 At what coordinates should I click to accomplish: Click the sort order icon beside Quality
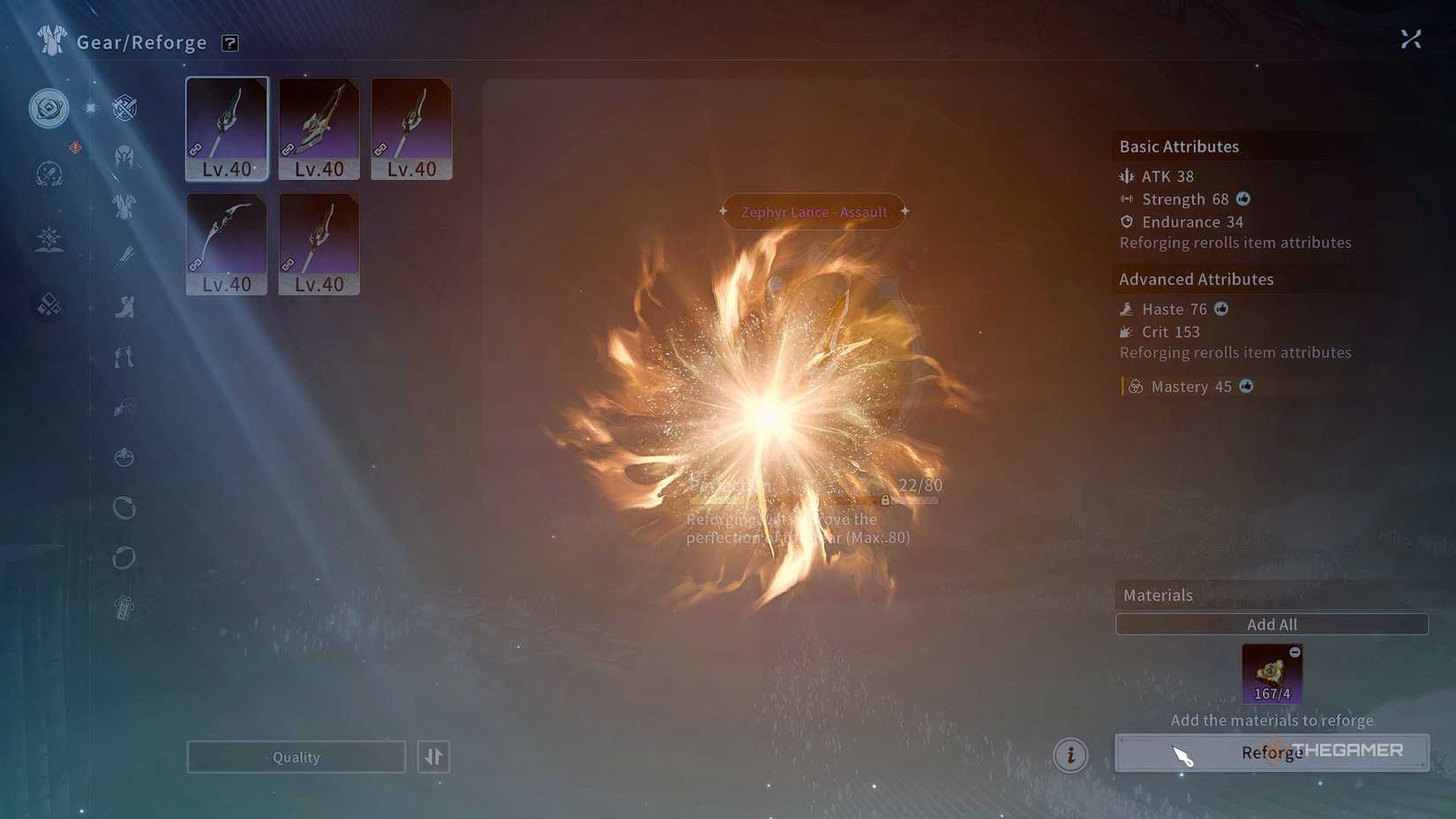(x=433, y=756)
